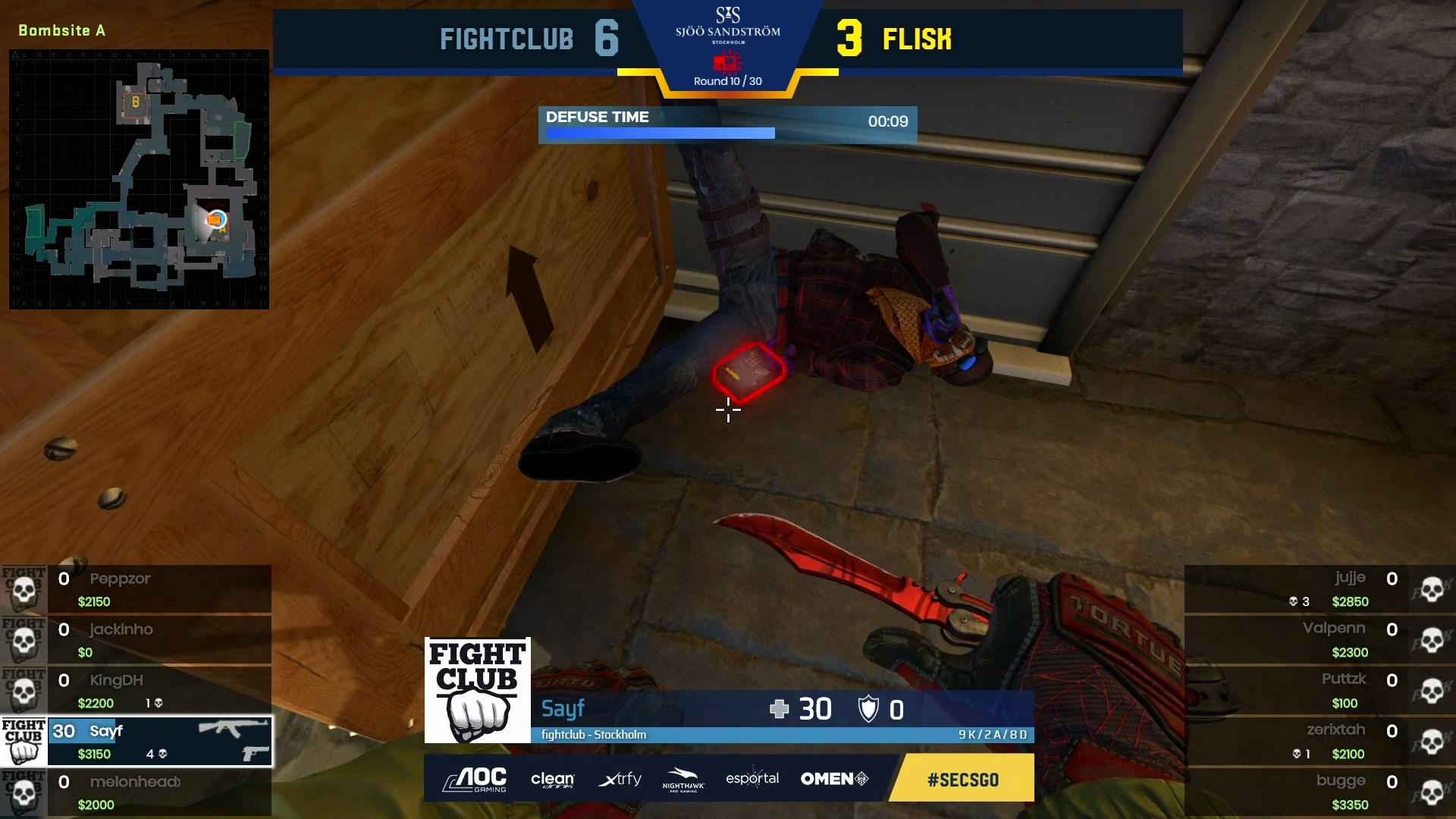Click the clean sponsor logo
This screenshot has width=1456, height=819.
[x=553, y=779]
